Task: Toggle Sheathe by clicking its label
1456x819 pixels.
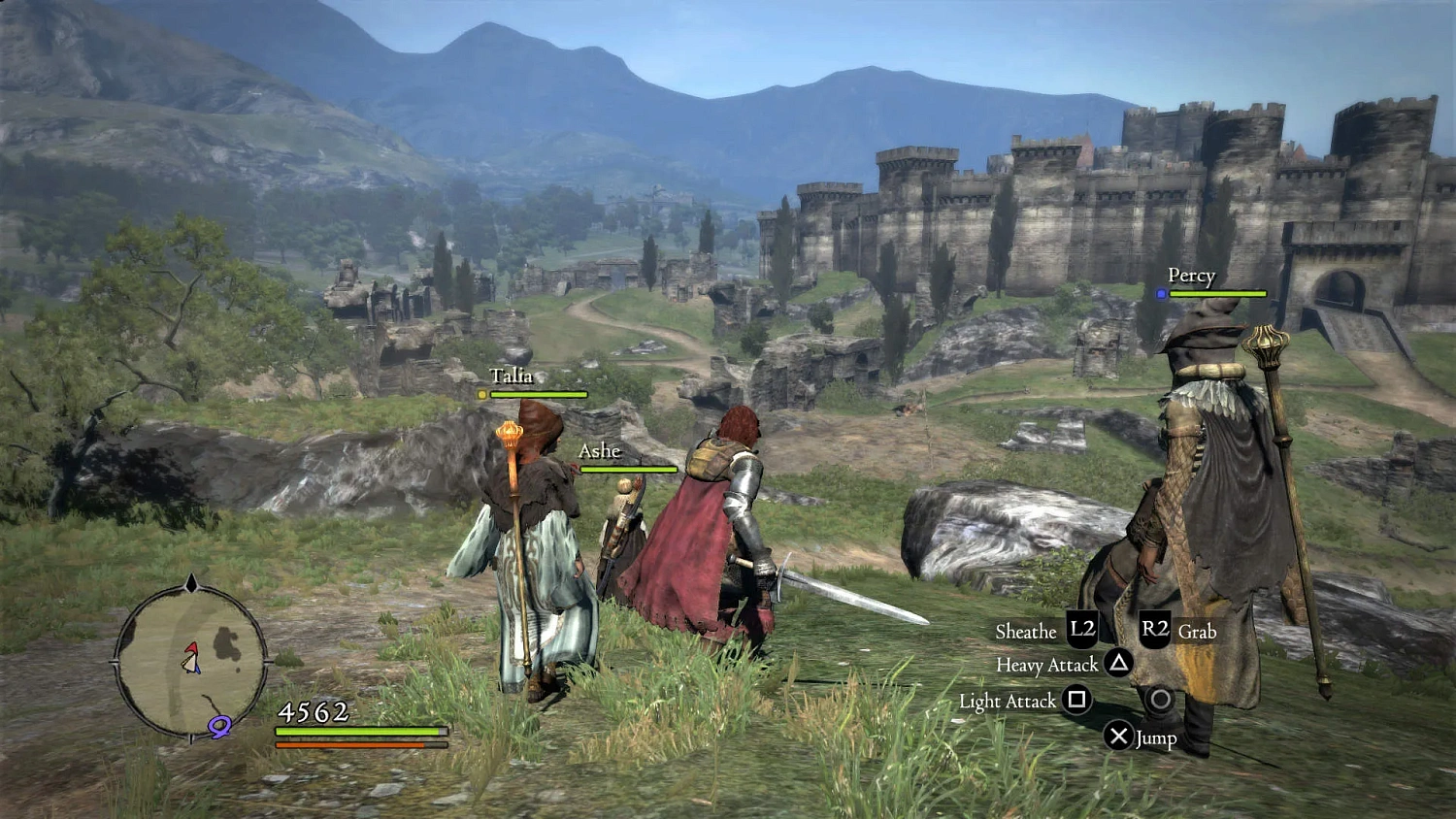Action: tap(1026, 631)
